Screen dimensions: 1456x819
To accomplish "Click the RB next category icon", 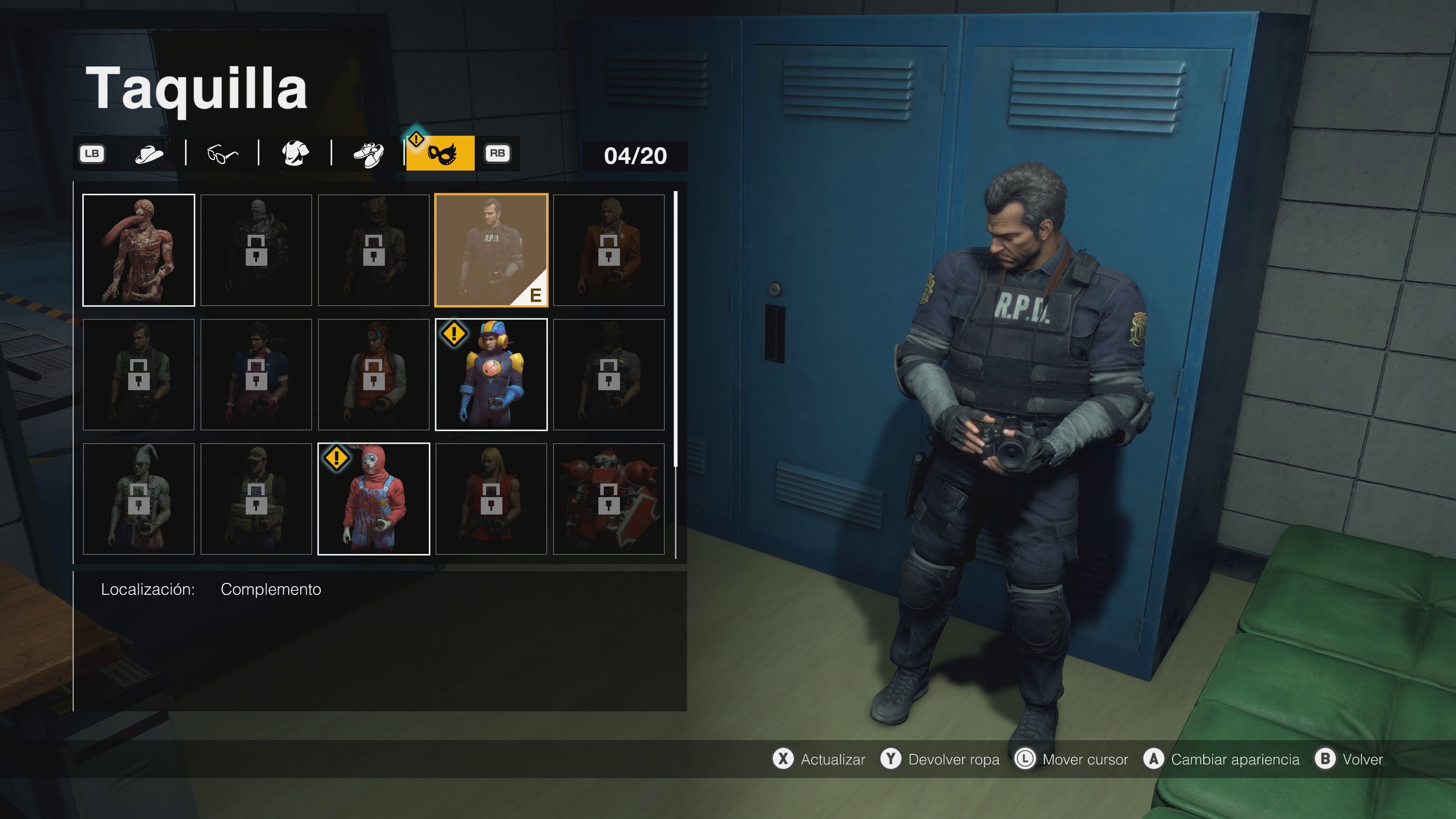I will 498,153.
